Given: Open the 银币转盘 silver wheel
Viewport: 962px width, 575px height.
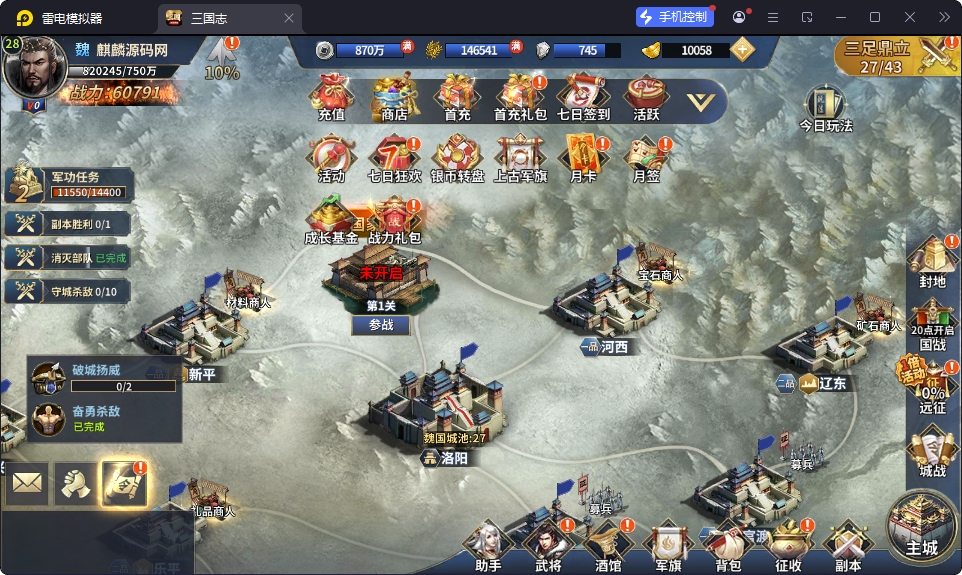Looking at the screenshot, I should click(457, 160).
